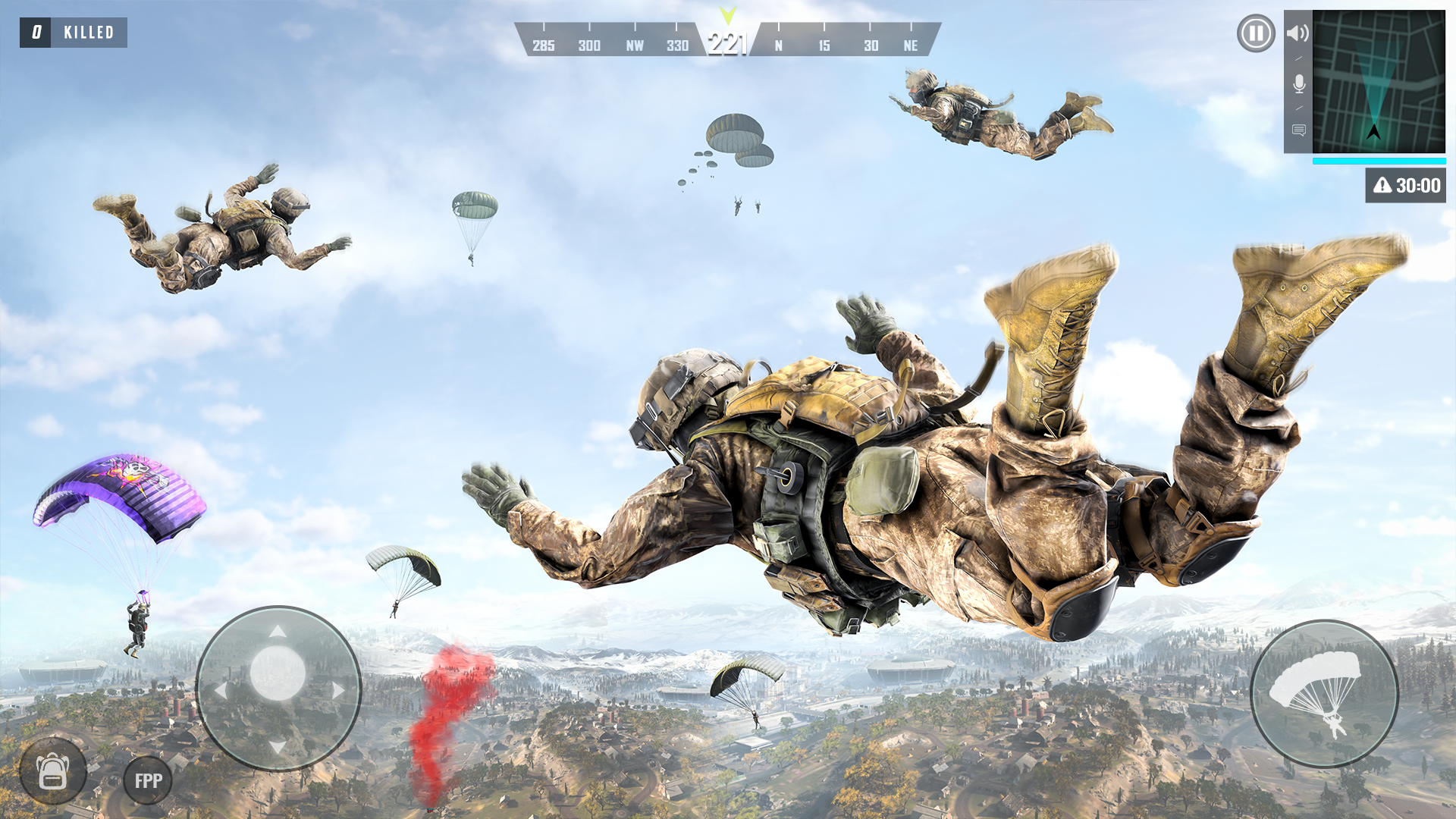
Task: Open the minimap
Action: tap(1379, 82)
